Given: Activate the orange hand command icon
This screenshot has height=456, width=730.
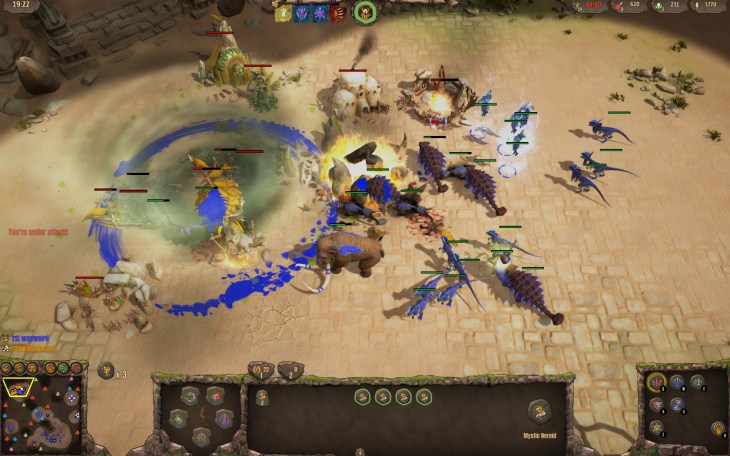Looking at the screenshot, I should (718, 429).
